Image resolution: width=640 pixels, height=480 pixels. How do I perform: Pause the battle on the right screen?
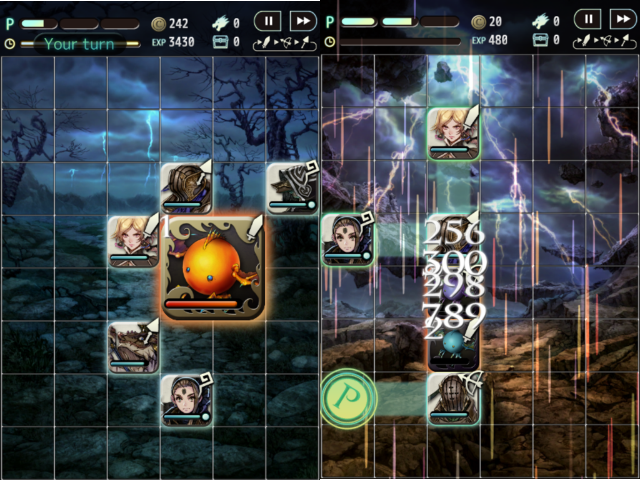pyautogui.click(x=587, y=19)
